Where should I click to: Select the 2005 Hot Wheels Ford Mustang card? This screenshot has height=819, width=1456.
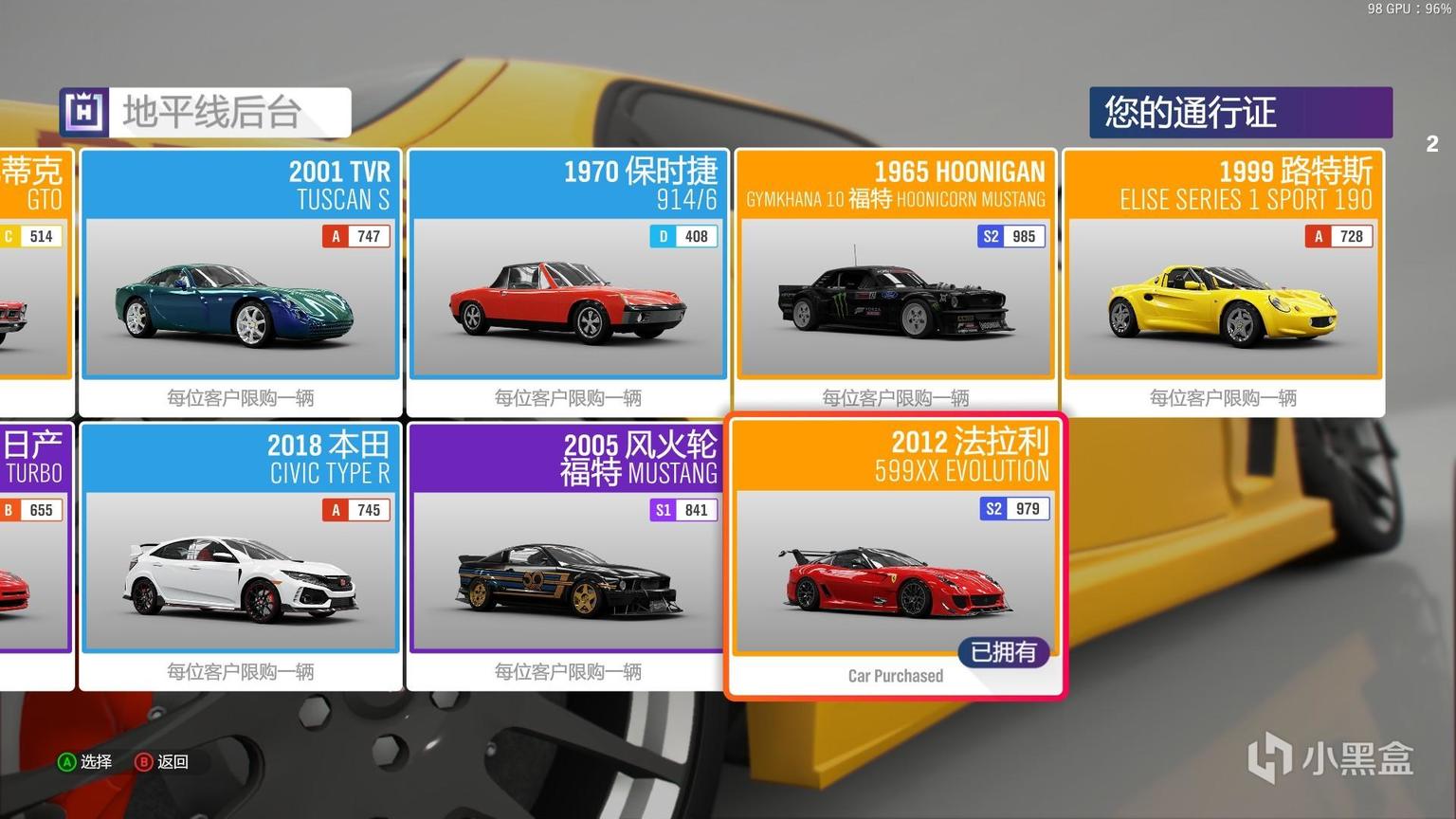click(x=568, y=555)
